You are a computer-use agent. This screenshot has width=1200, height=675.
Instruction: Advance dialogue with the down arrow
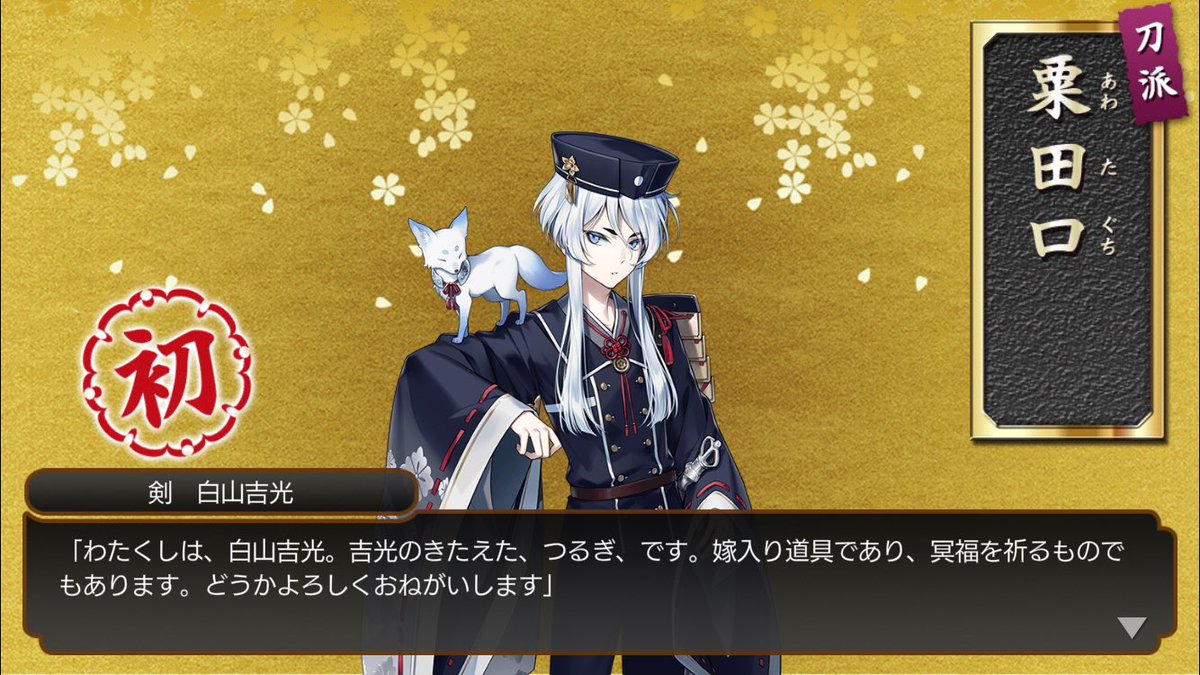pos(1132,627)
